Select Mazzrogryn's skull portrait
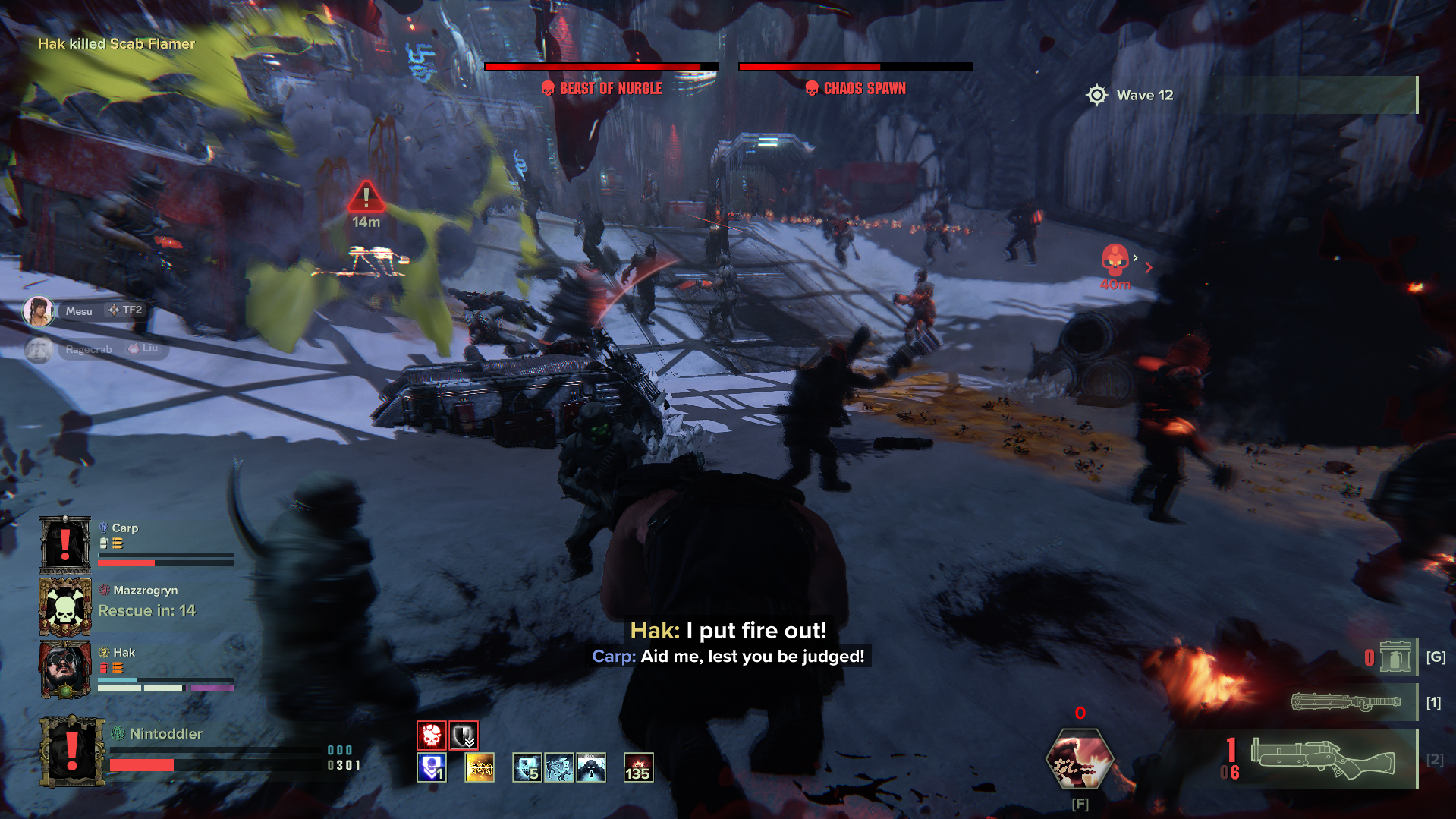The width and height of the screenshot is (1456, 819). point(65,606)
